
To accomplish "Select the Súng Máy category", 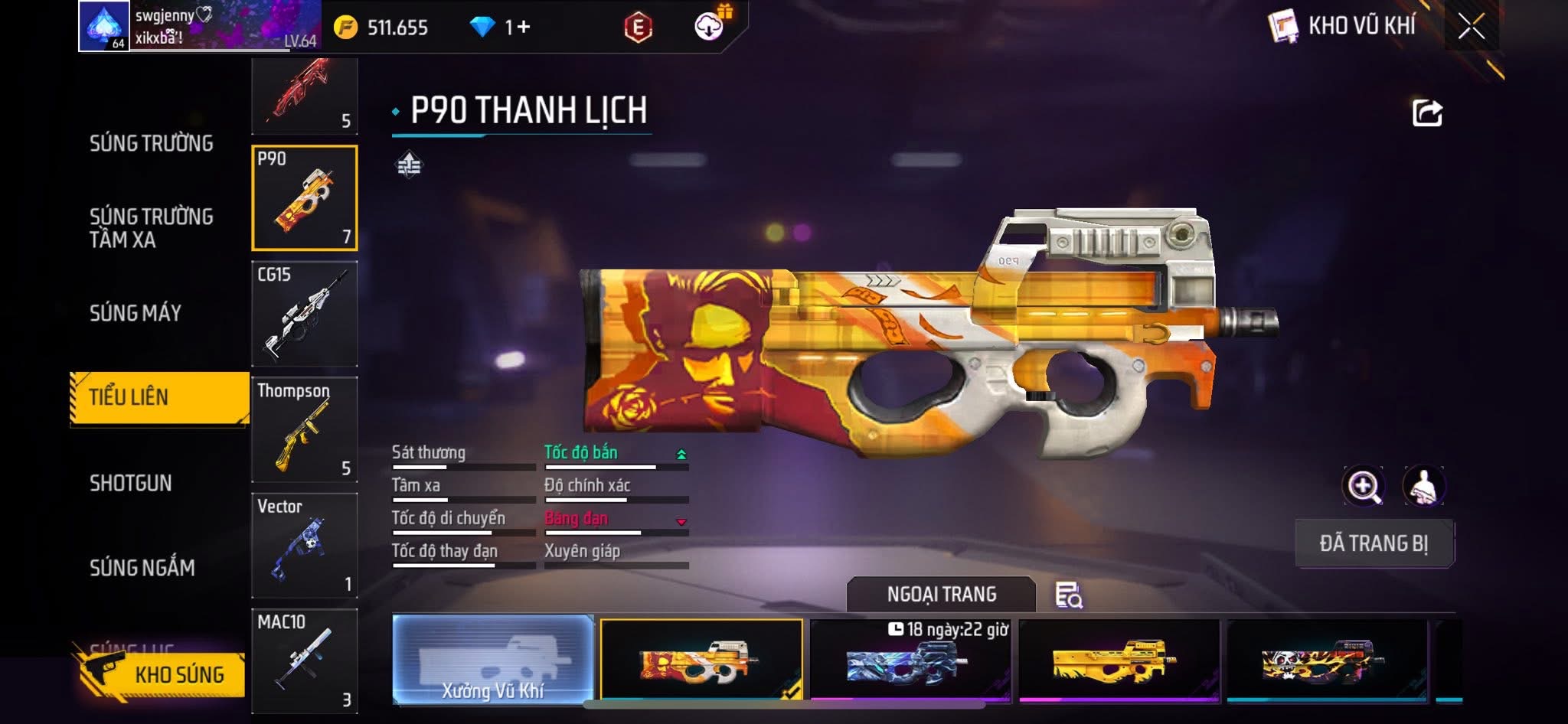I will [136, 313].
